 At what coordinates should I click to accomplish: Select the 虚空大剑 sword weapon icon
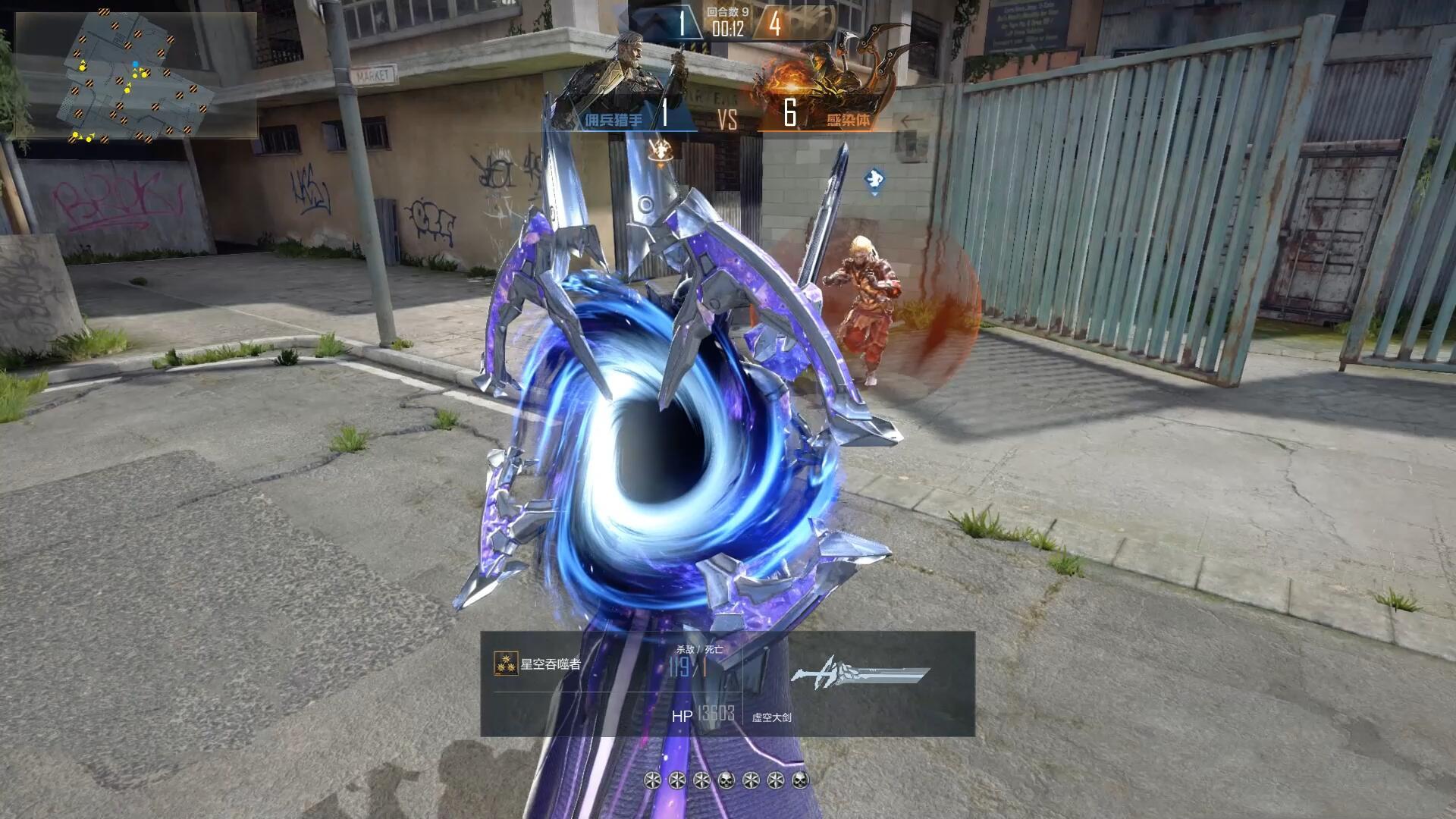(860, 675)
